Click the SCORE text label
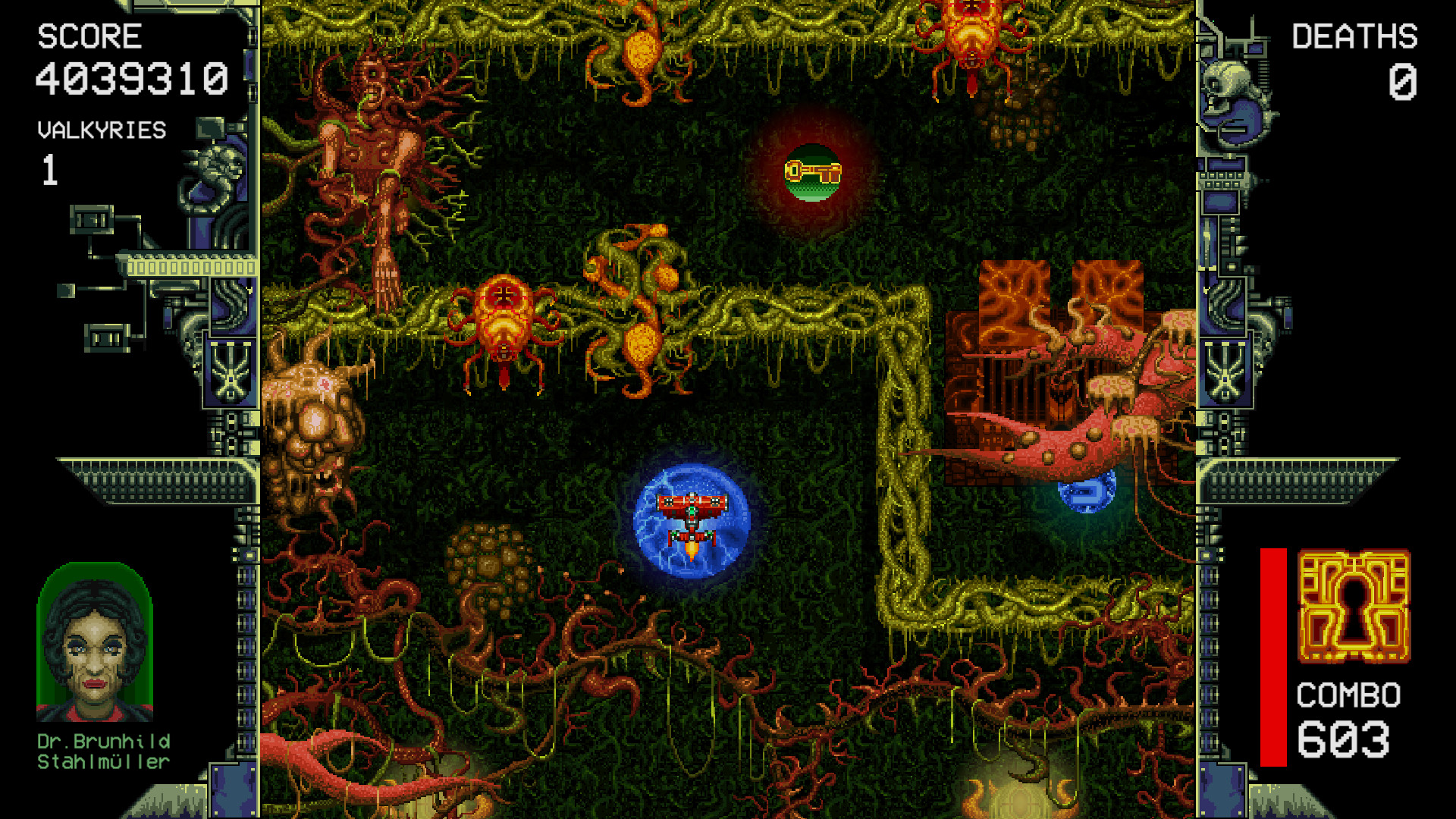1456x819 pixels. [89, 36]
